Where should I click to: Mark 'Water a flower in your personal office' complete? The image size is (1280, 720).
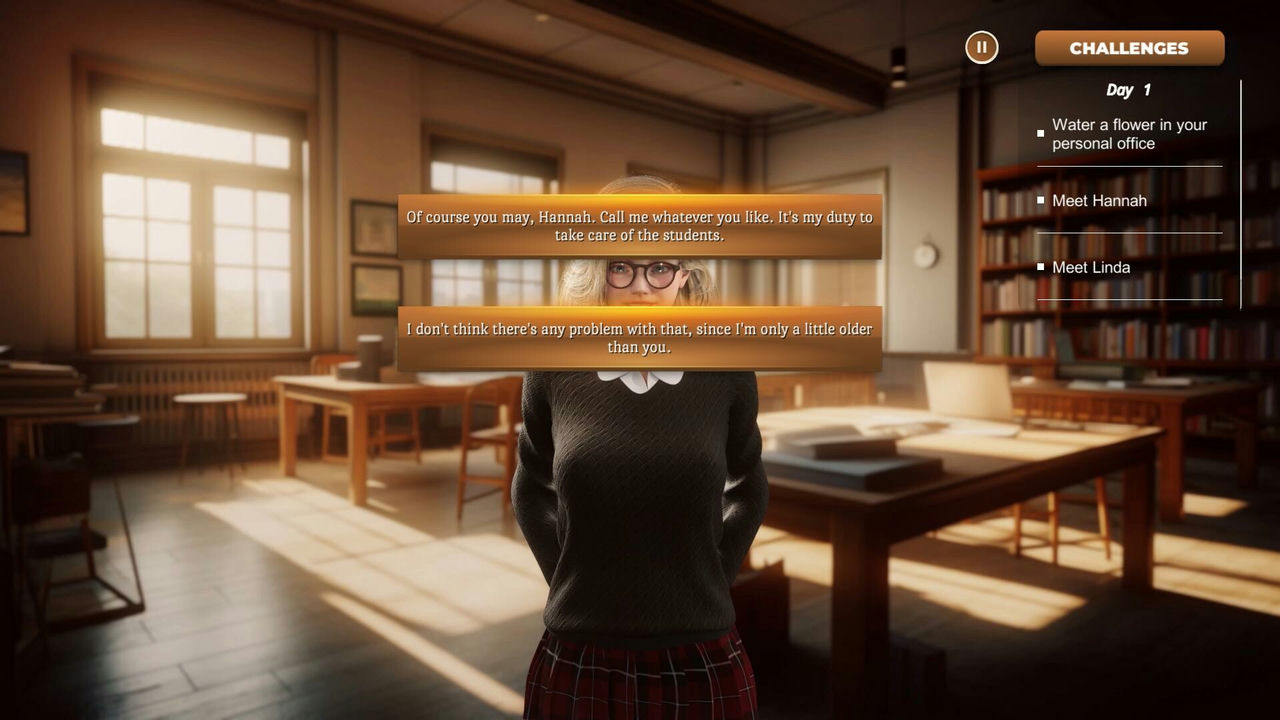coord(1040,133)
